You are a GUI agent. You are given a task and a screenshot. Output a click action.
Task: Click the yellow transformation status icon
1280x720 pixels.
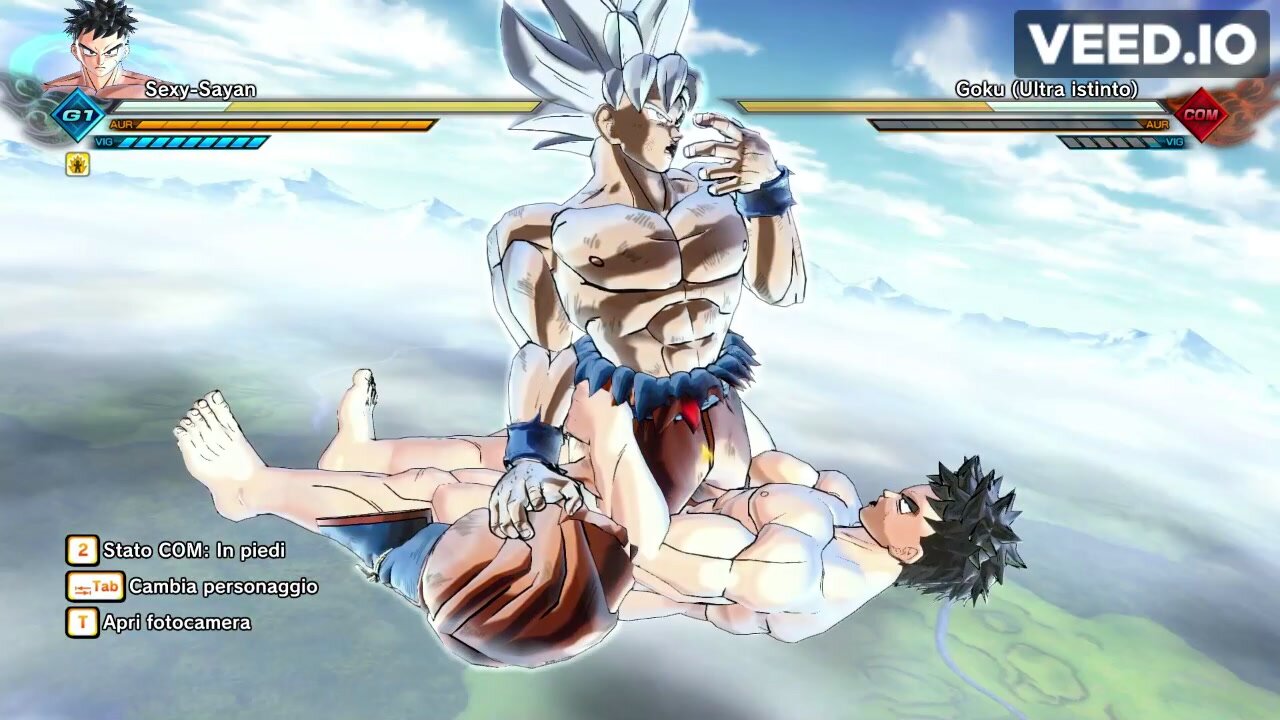(80, 165)
